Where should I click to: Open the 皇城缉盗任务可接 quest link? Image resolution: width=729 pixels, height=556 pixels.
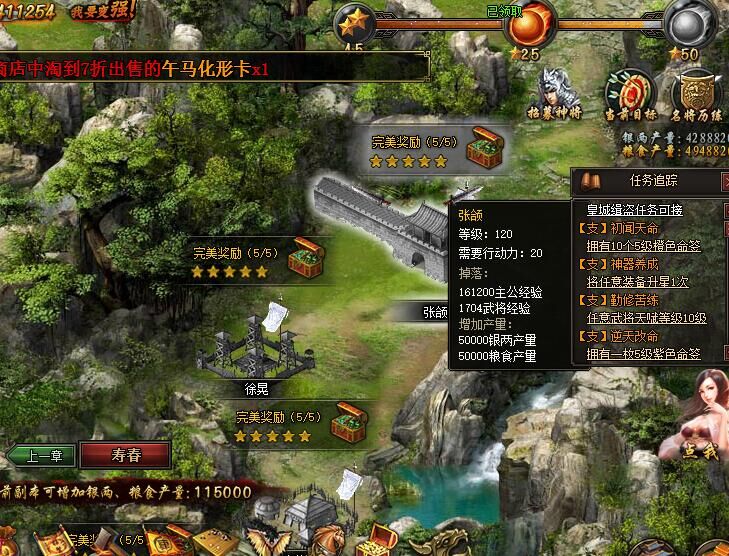tap(634, 209)
